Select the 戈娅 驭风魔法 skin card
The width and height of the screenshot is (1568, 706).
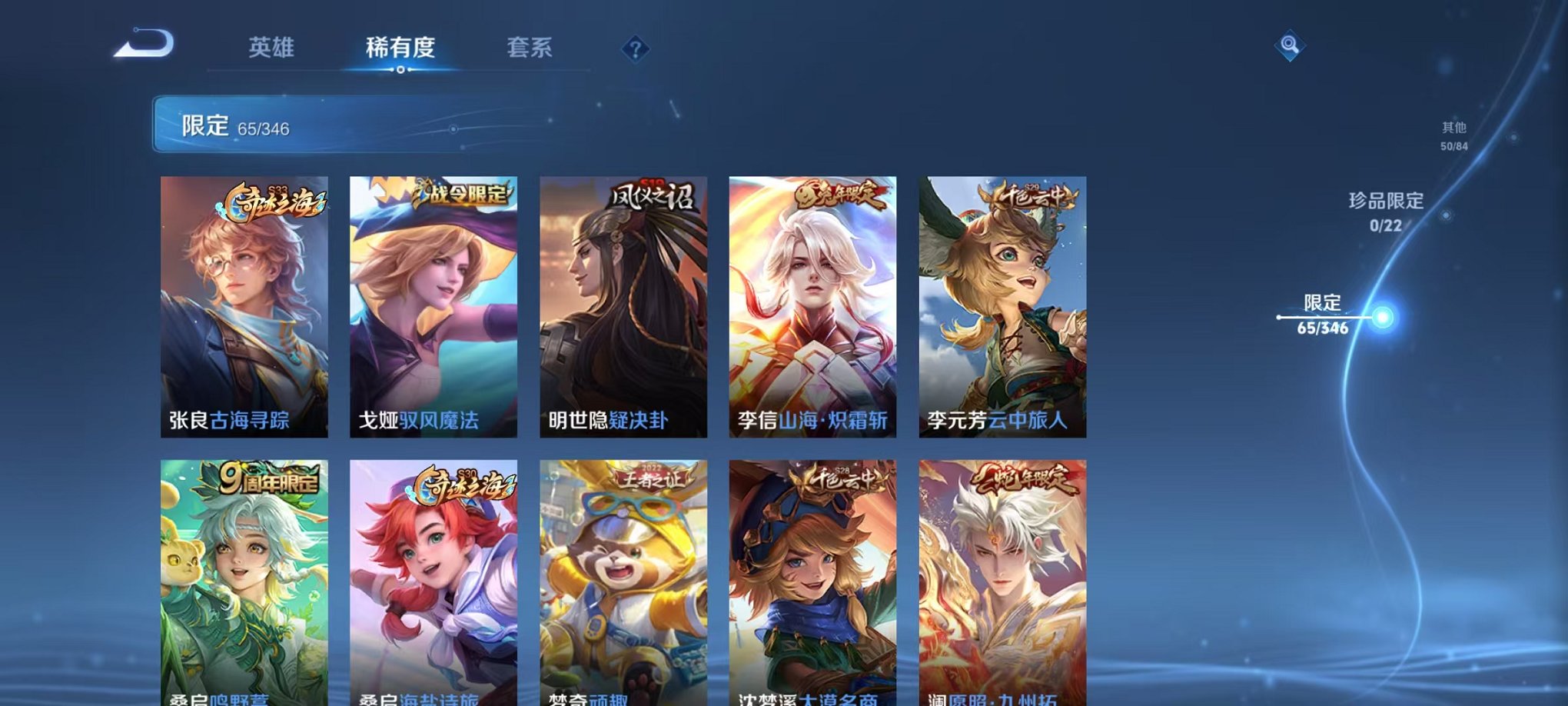point(430,305)
